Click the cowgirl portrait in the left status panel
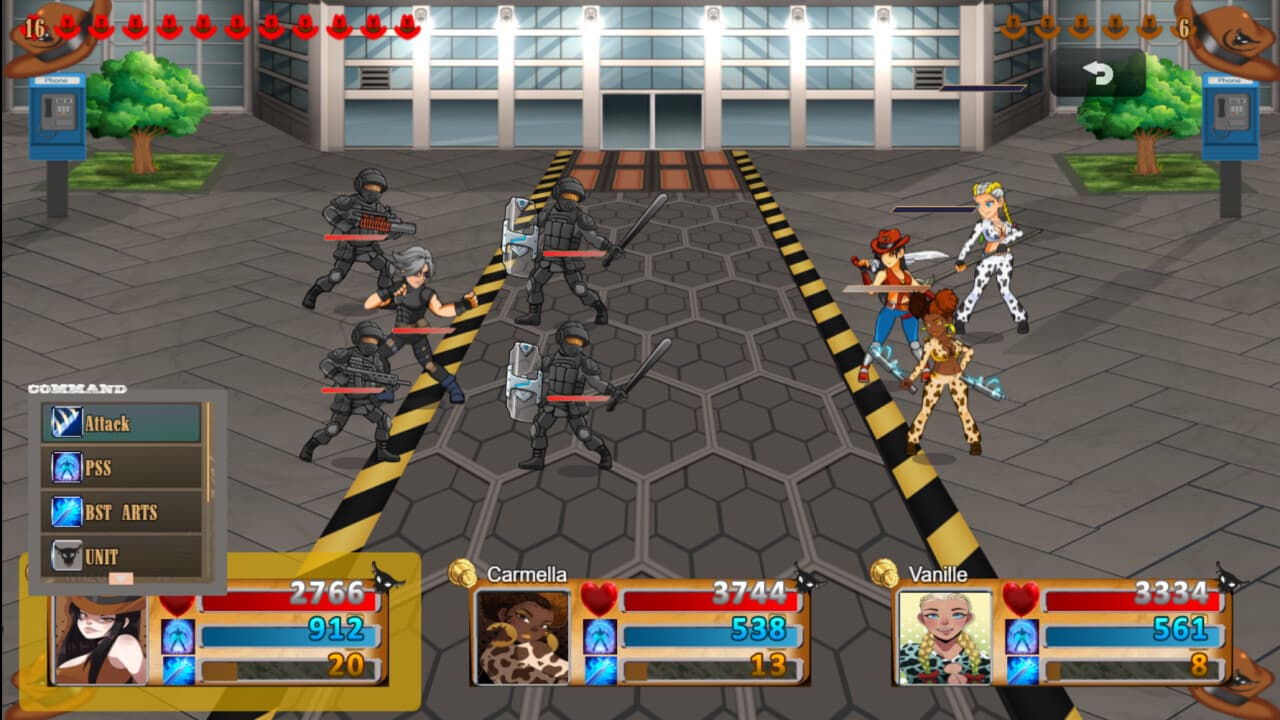This screenshot has height=720, width=1280. 100,640
